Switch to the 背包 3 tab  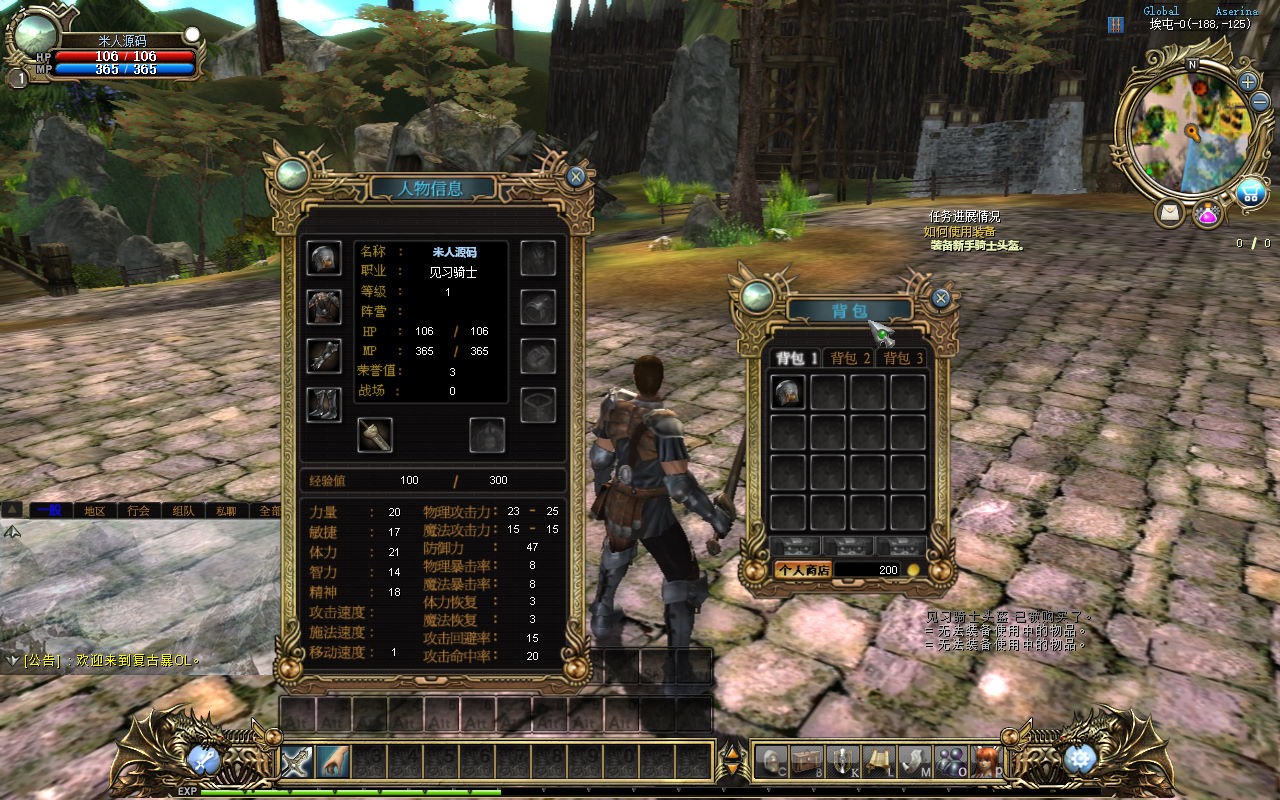point(902,358)
